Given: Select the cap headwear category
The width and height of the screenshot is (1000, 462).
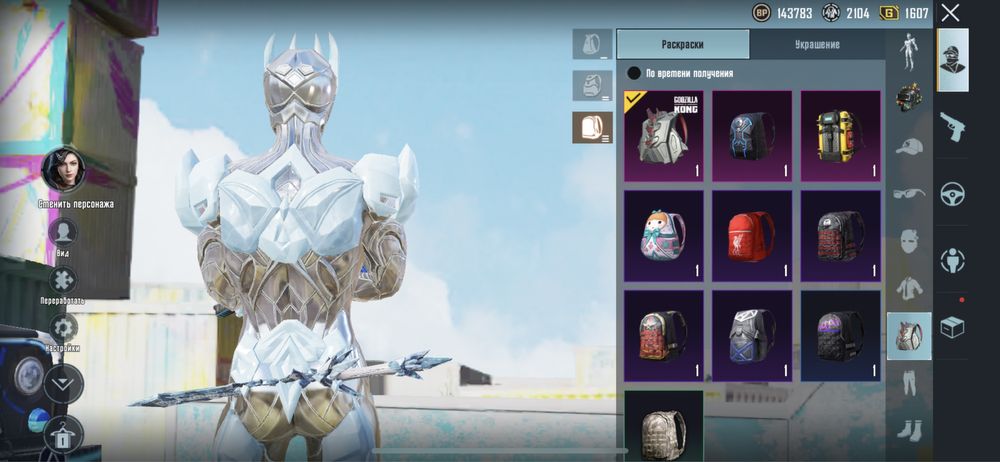Looking at the screenshot, I should (909, 147).
